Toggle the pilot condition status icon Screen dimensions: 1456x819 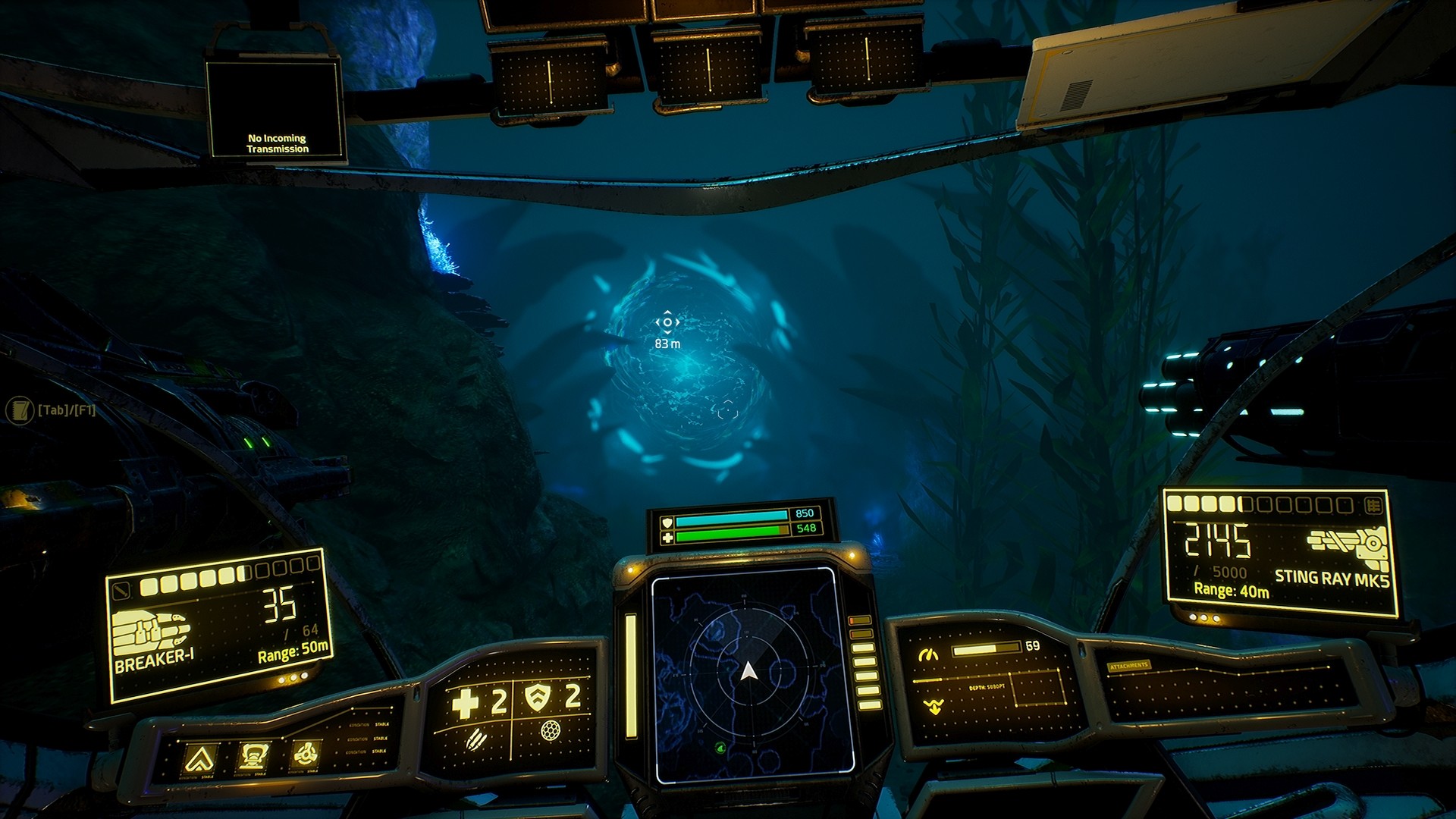click(253, 755)
